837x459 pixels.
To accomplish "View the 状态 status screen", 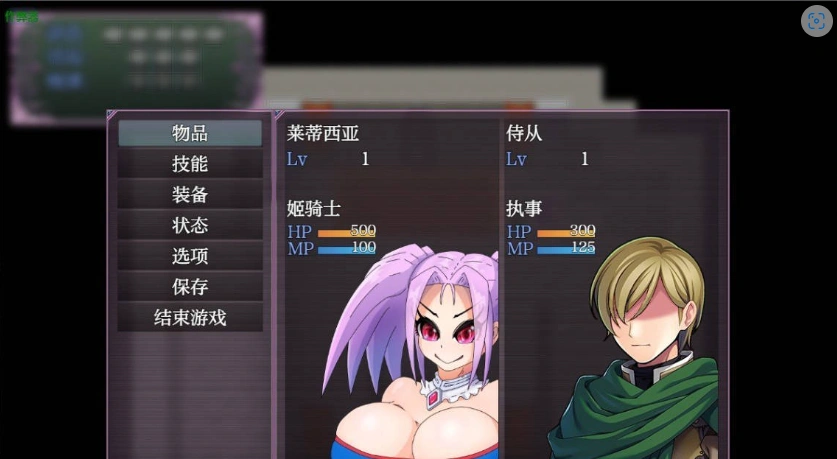I will (190, 226).
